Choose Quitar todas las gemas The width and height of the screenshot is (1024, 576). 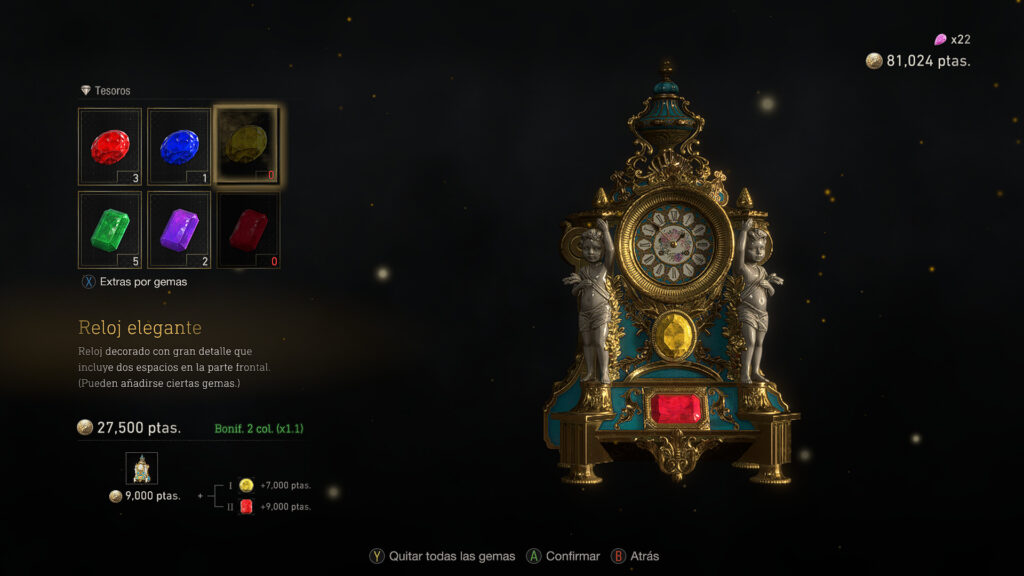pos(443,556)
